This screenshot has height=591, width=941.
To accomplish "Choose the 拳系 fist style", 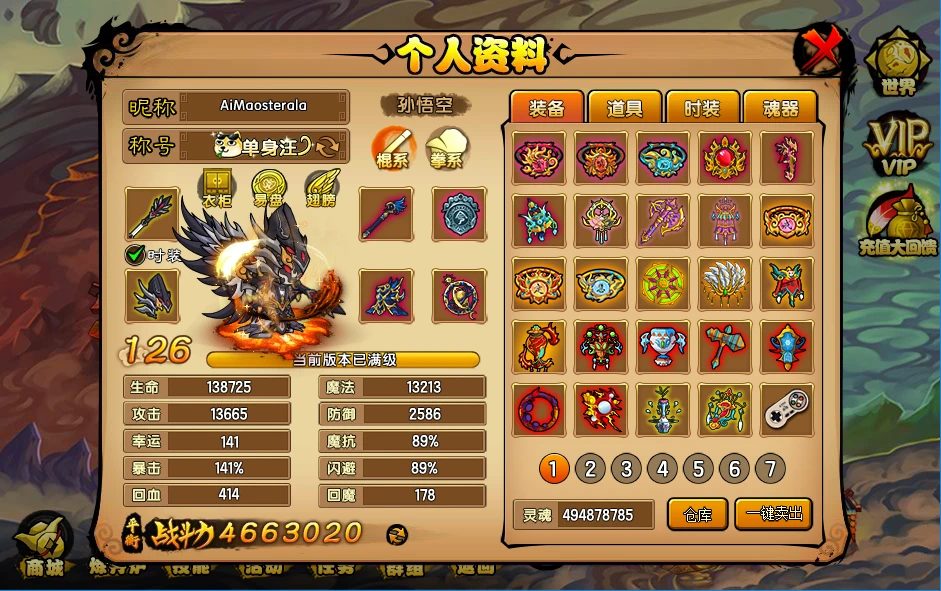I will [x=446, y=147].
